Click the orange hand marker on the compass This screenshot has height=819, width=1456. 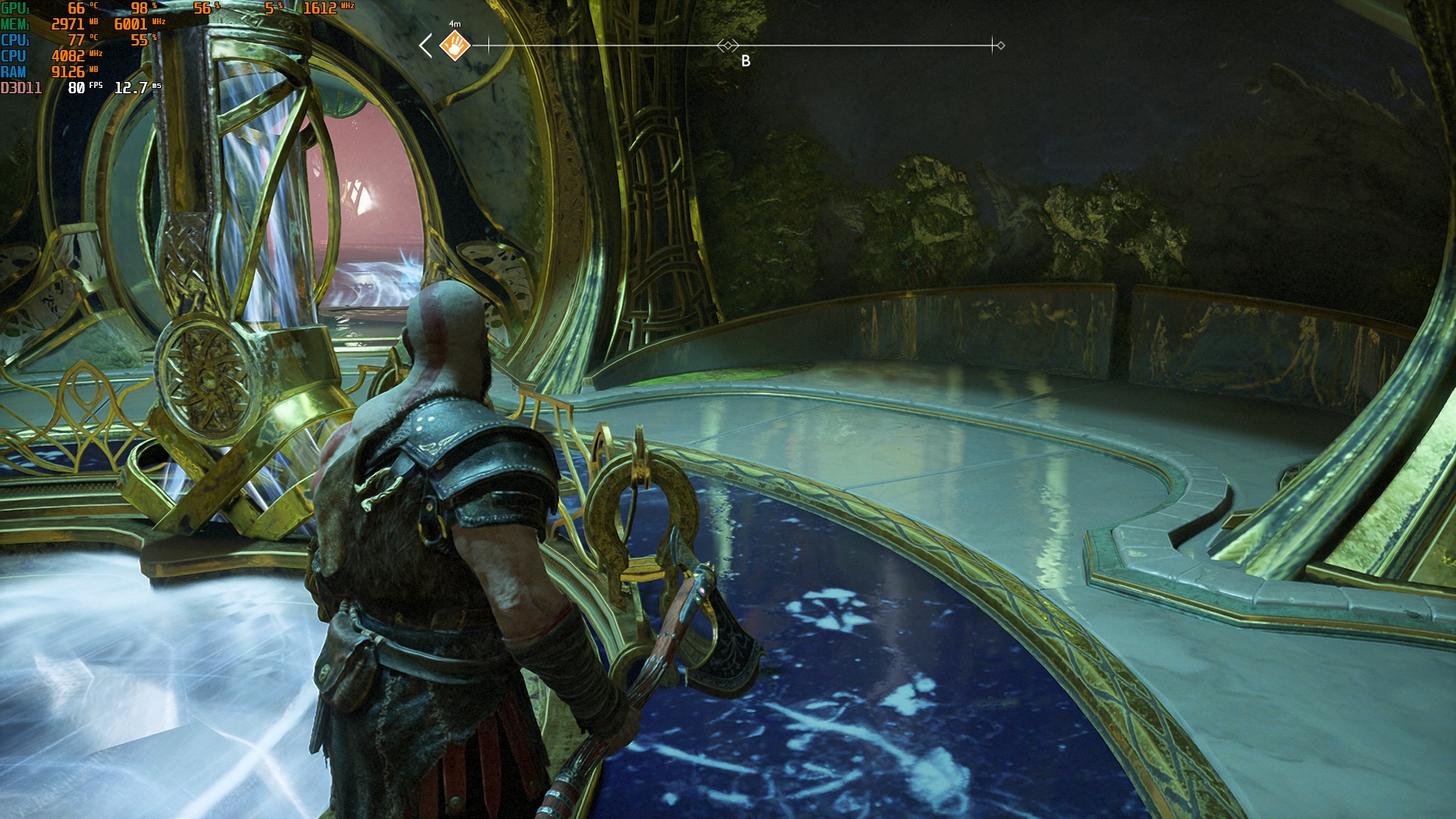pos(455,45)
